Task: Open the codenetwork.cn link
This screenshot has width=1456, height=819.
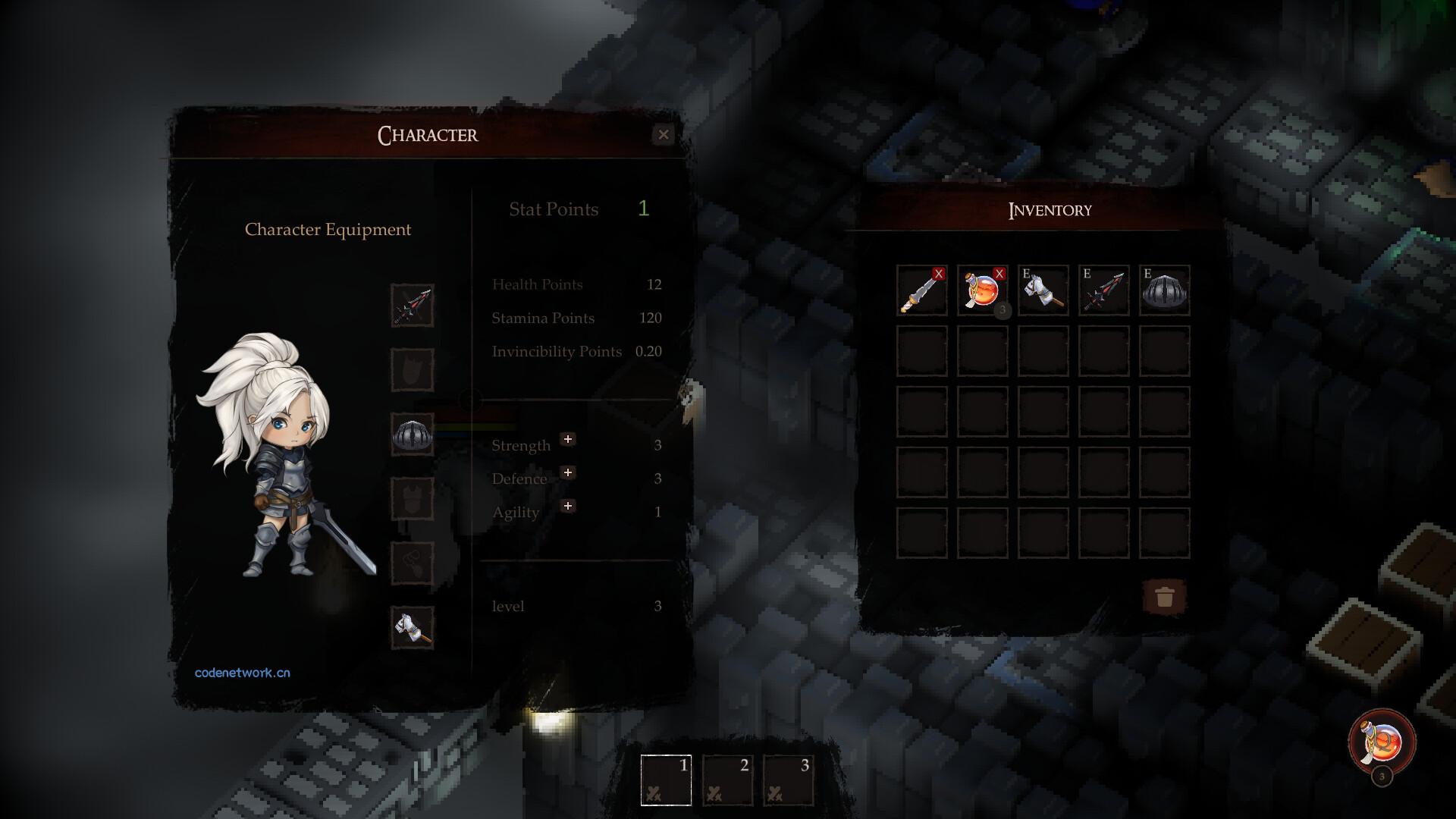Action: [x=243, y=673]
